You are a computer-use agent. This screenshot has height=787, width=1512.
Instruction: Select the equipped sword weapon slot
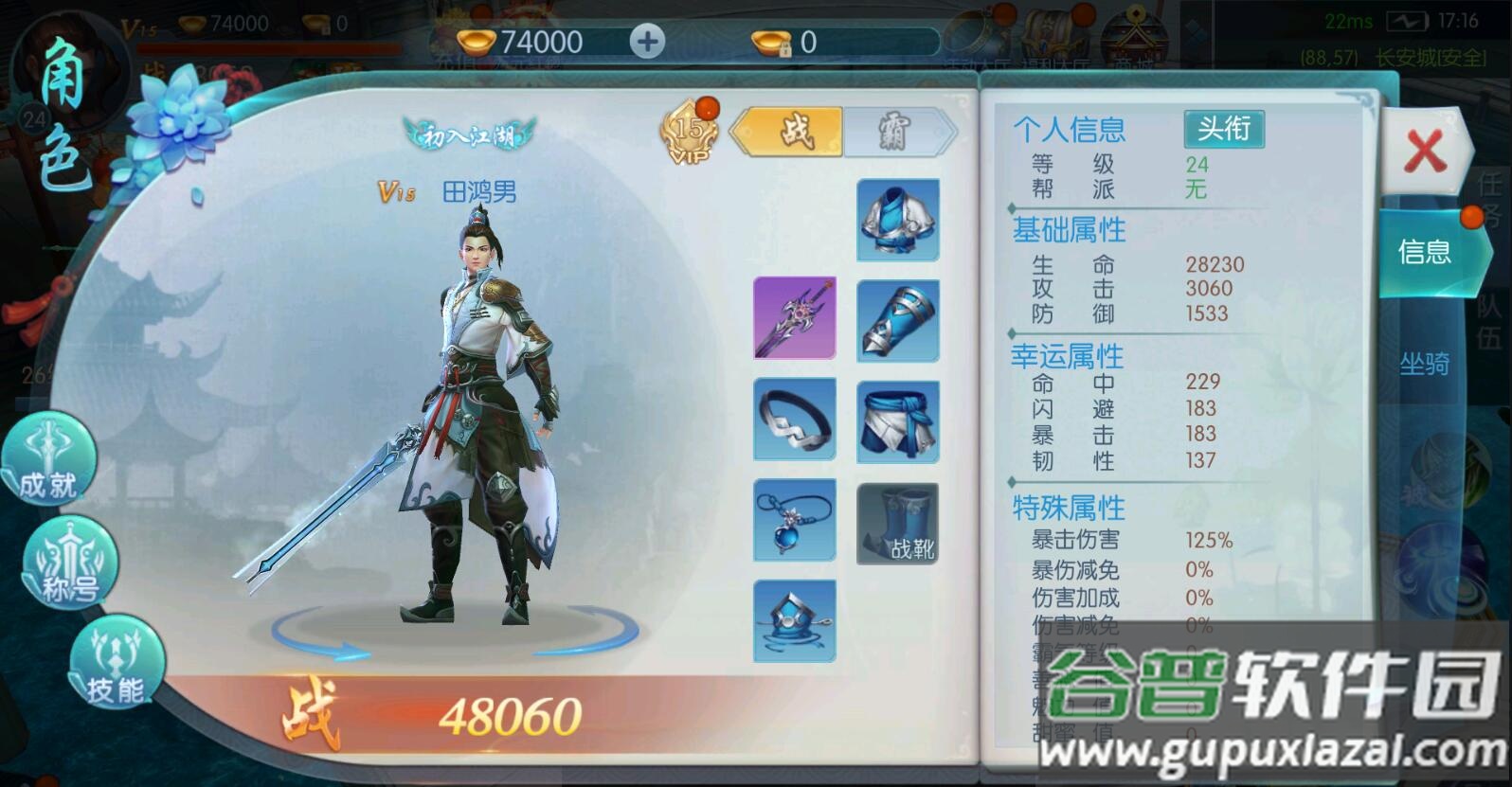point(794,319)
